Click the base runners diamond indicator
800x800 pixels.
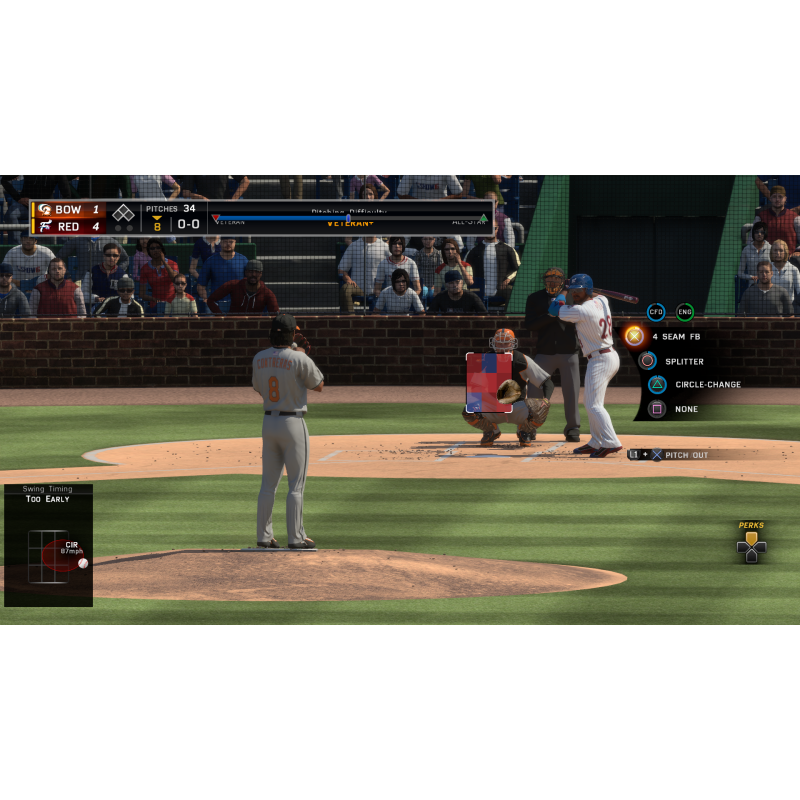123,213
